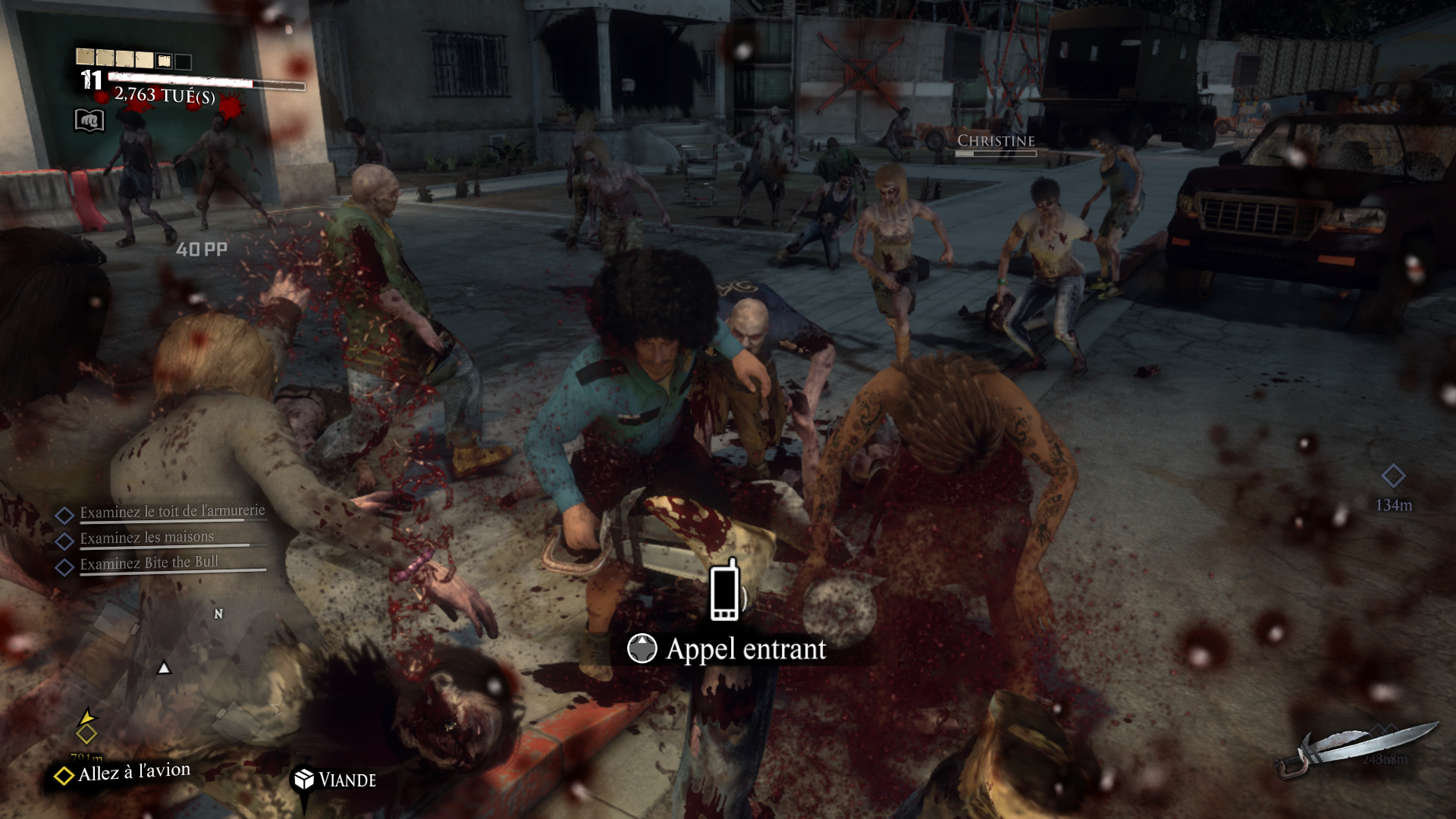Select the first inventory slot
Viewport: 1456px width, 819px height.
click(x=84, y=57)
